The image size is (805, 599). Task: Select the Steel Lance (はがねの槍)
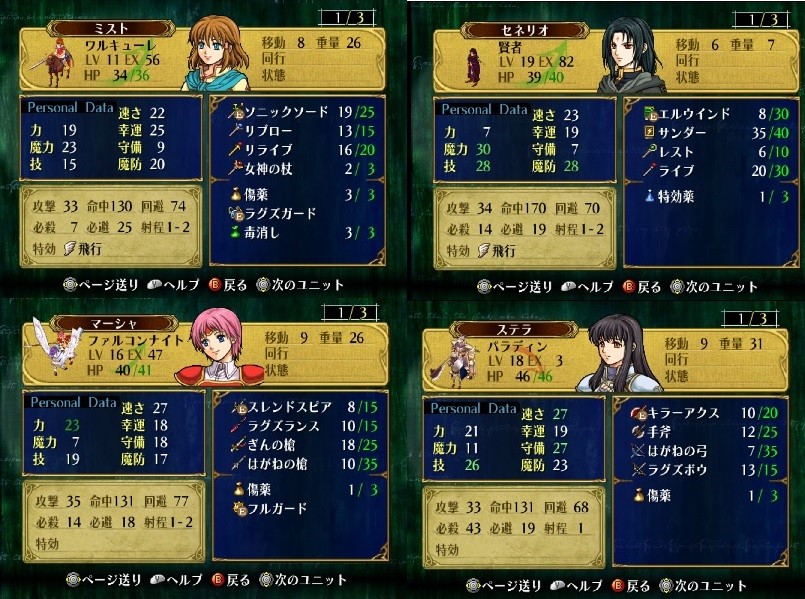click(x=282, y=464)
